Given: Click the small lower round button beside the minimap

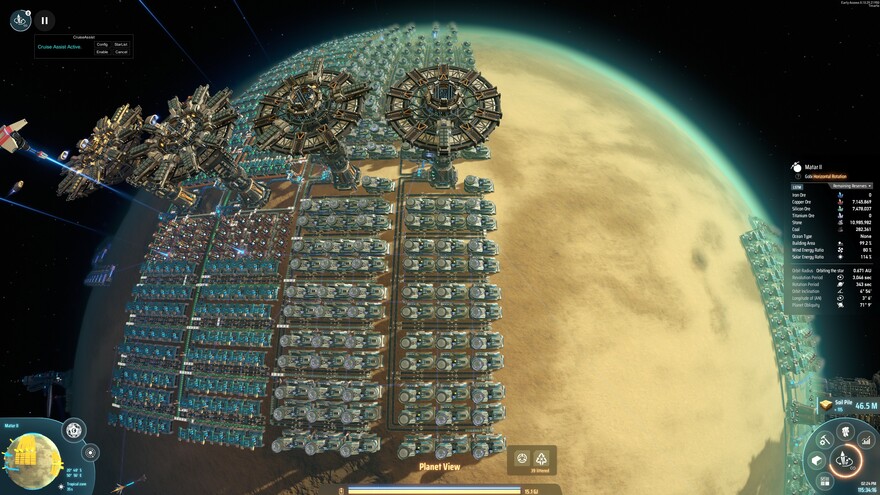Looking at the screenshot, I should click(90, 452).
